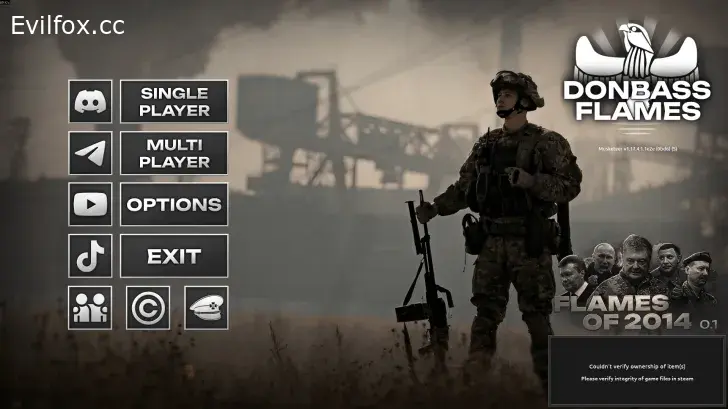Viewport: 728px width, 409px height.
Task: Click the officer cap icon
Action: [206, 307]
